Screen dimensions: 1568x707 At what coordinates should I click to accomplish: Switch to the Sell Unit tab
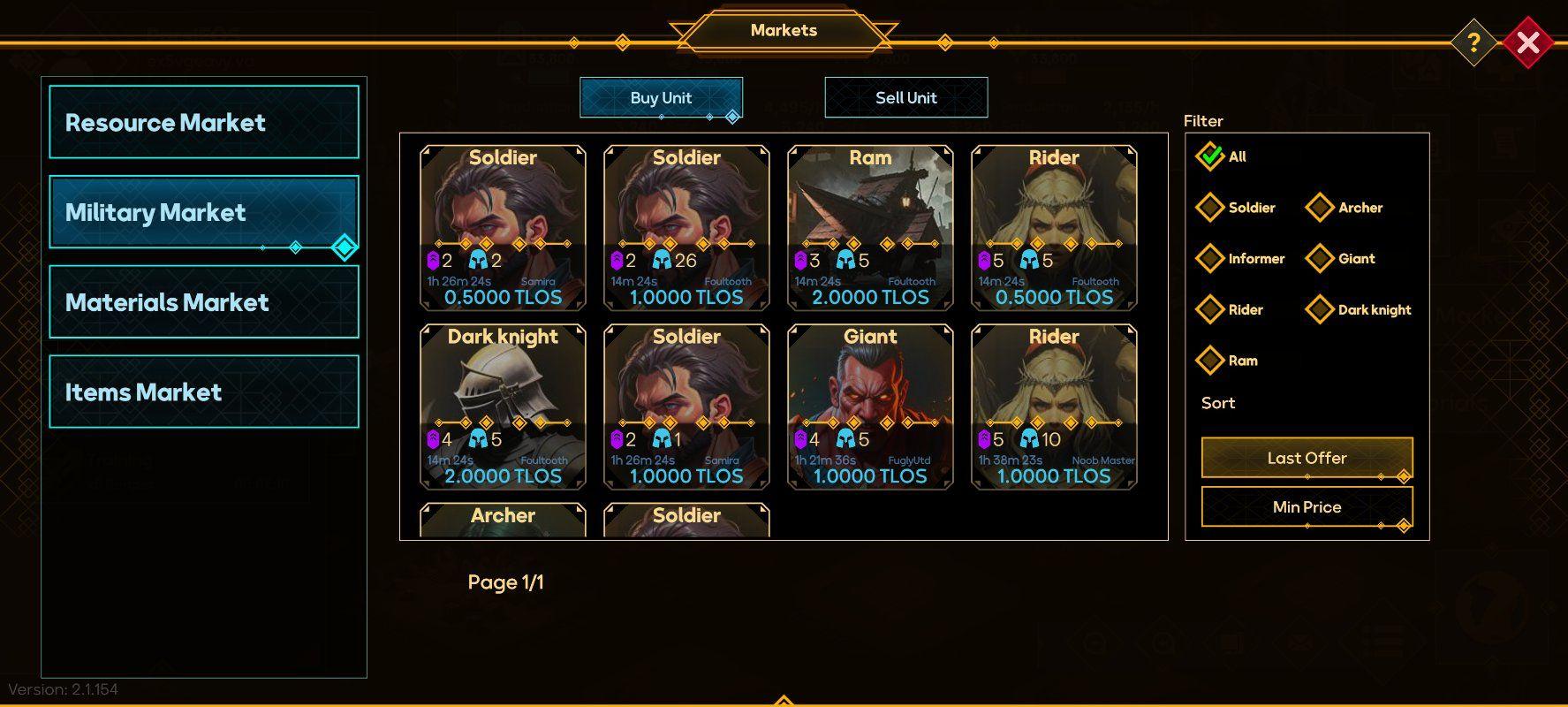[x=905, y=97]
